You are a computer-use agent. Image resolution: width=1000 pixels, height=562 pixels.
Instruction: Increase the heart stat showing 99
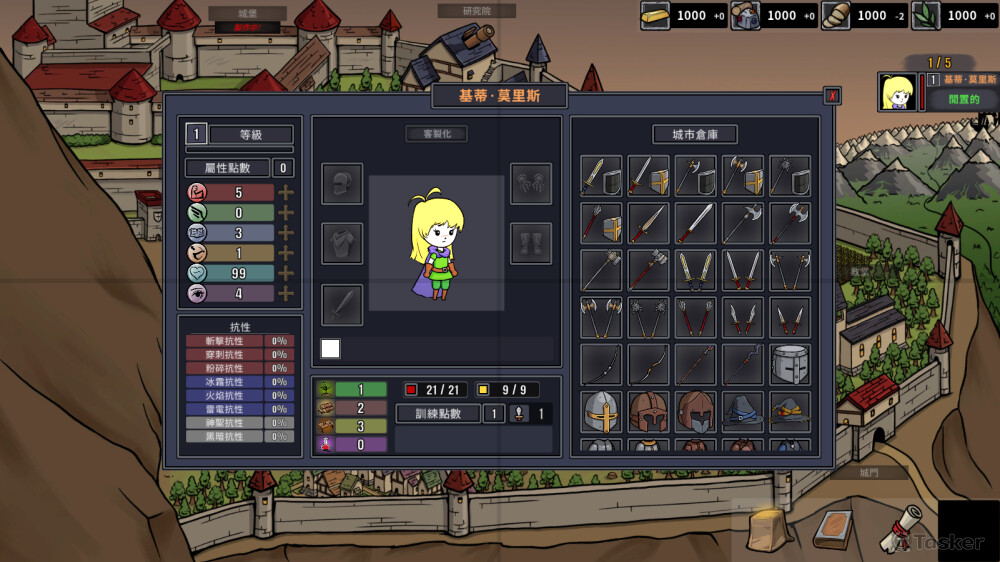point(286,273)
